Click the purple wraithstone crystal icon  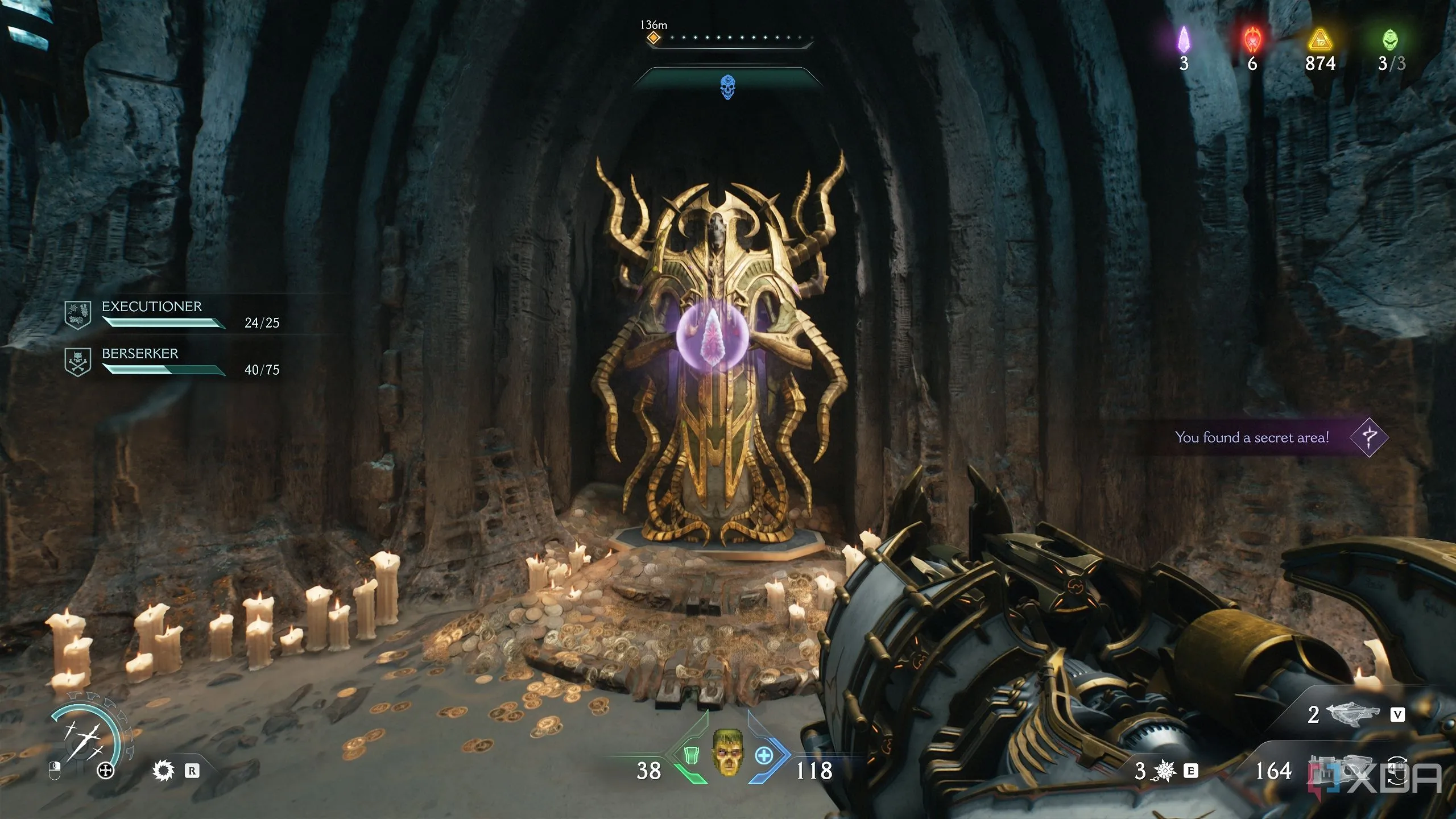1184,39
